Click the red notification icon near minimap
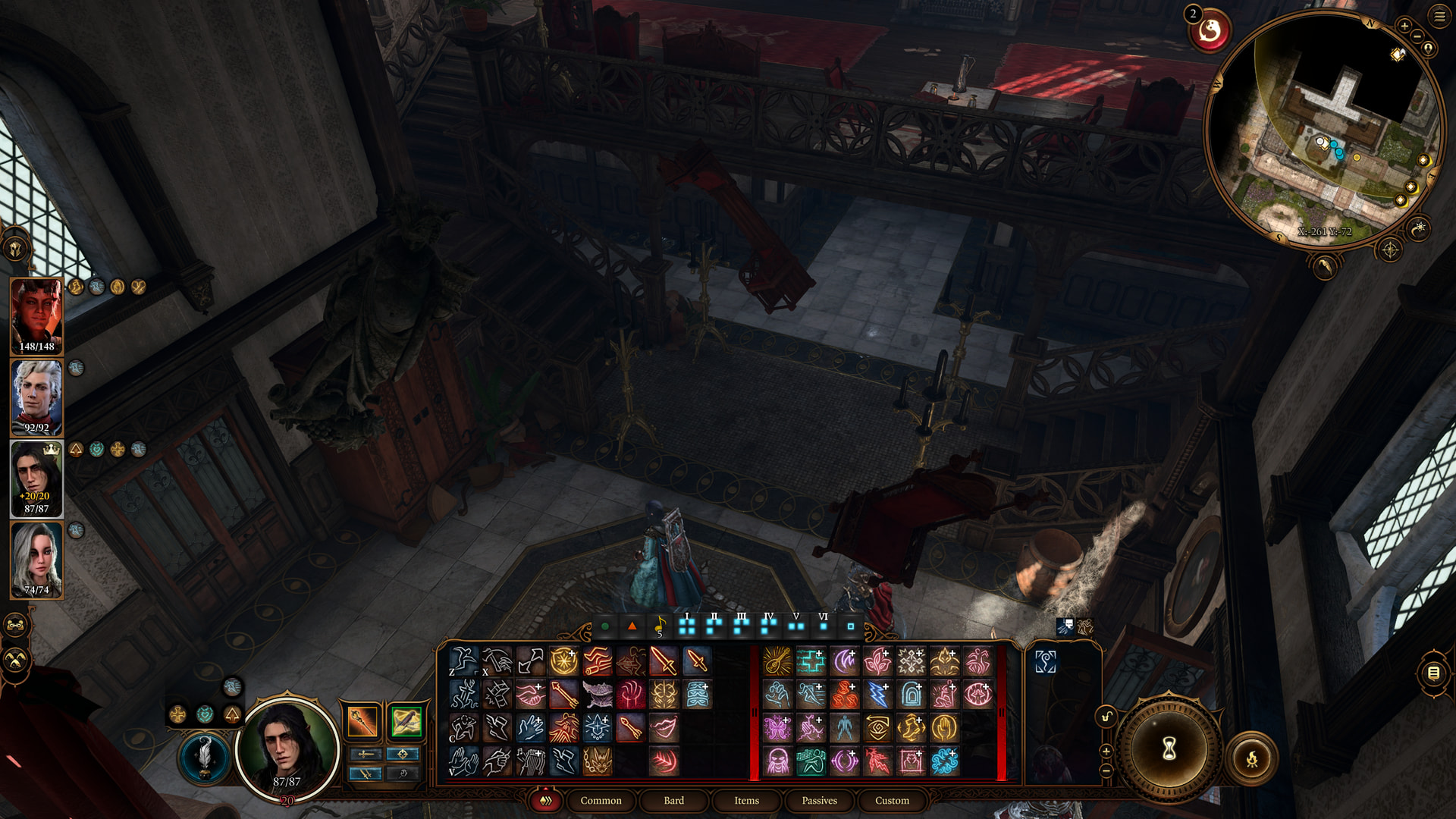 (1209, 32)
